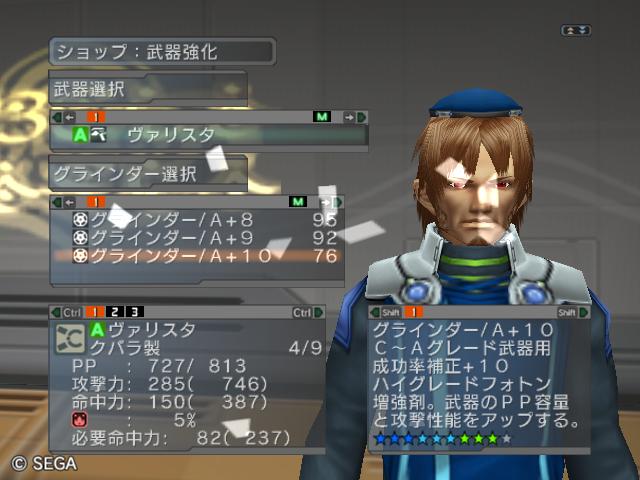Show page 1 of the weapon details
The width and height of the screenshot is (640, 480).
pyautogui.click(x=93, y=313)
